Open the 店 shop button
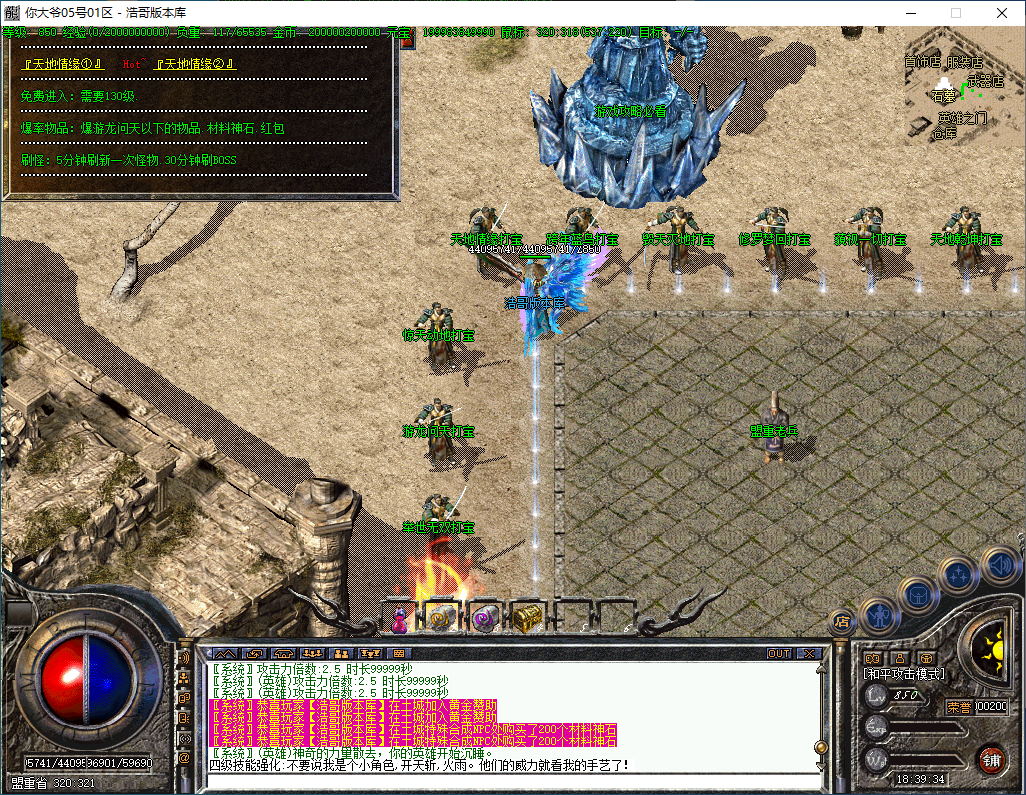Screen dimensions: 1026x795 pos(842,621)
